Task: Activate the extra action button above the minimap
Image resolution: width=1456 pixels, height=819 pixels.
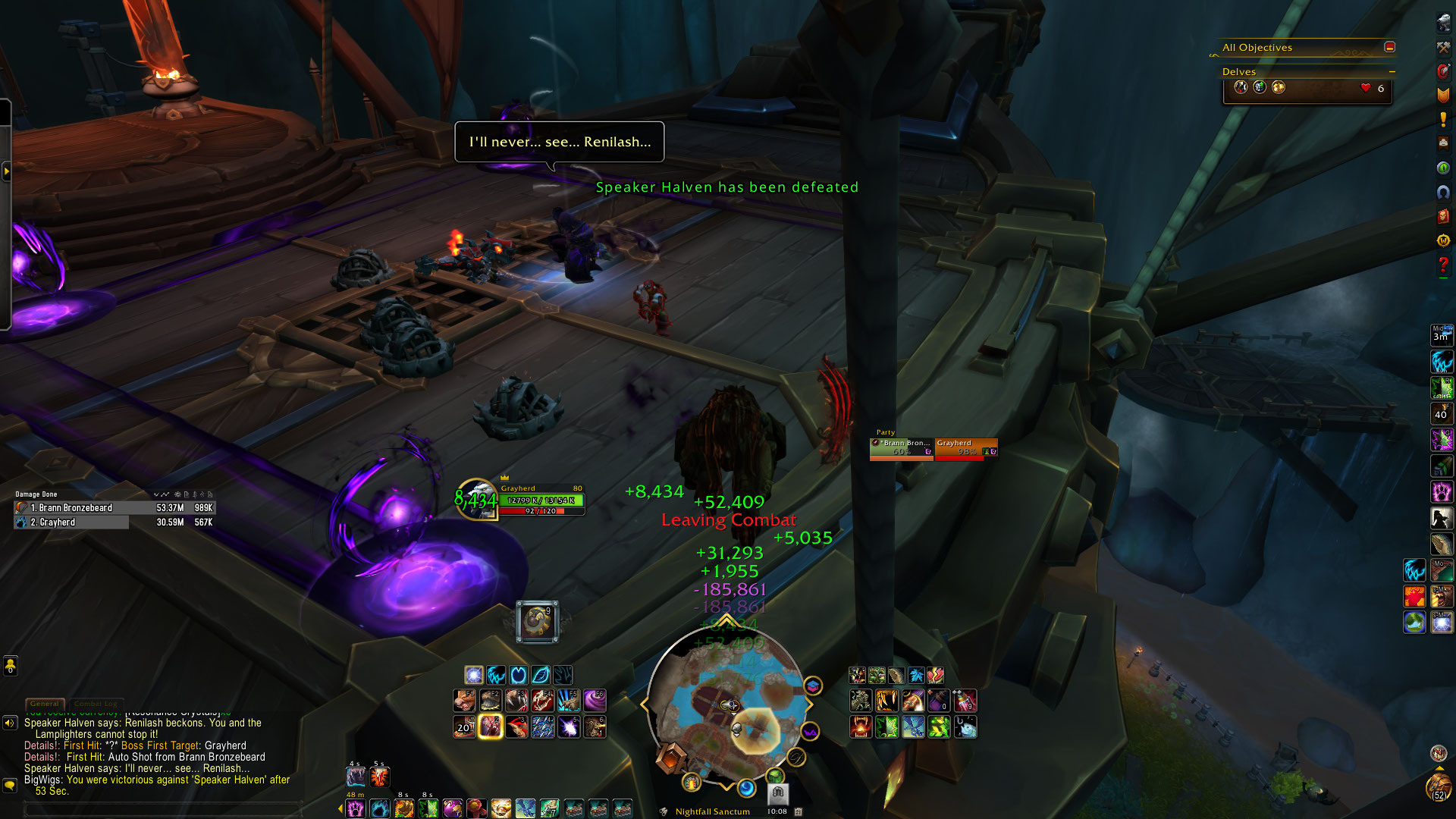Action: 537,622
